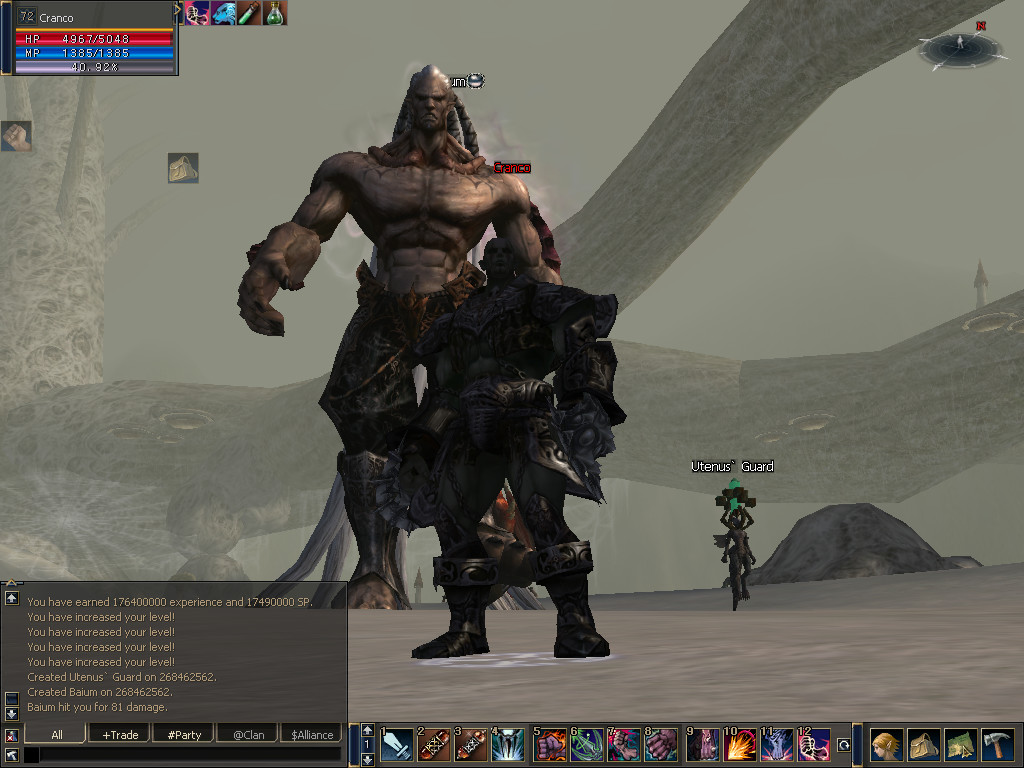Image resolution: width=1024 pixels, height=768 pixels.
Task: Open the #Party chat tab
Action: click(x=184, y=734)
